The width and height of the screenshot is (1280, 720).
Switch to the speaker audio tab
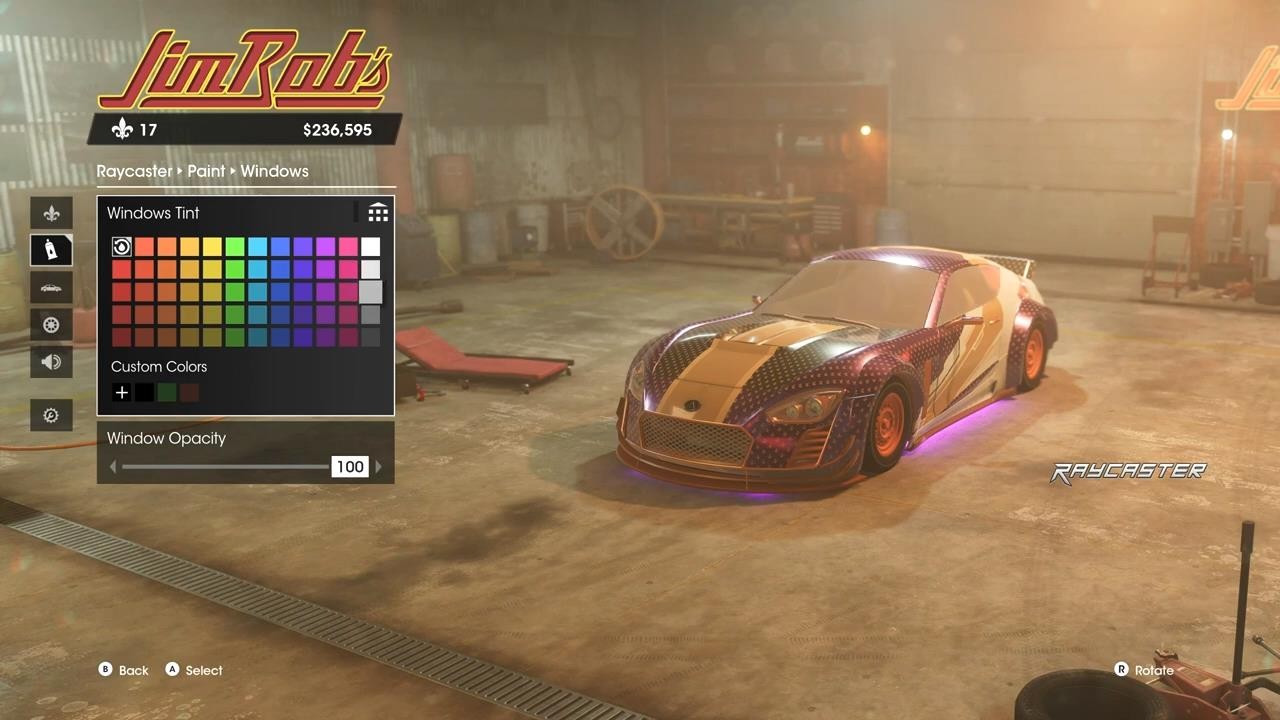pyautogui.click(x=51, y=362)
